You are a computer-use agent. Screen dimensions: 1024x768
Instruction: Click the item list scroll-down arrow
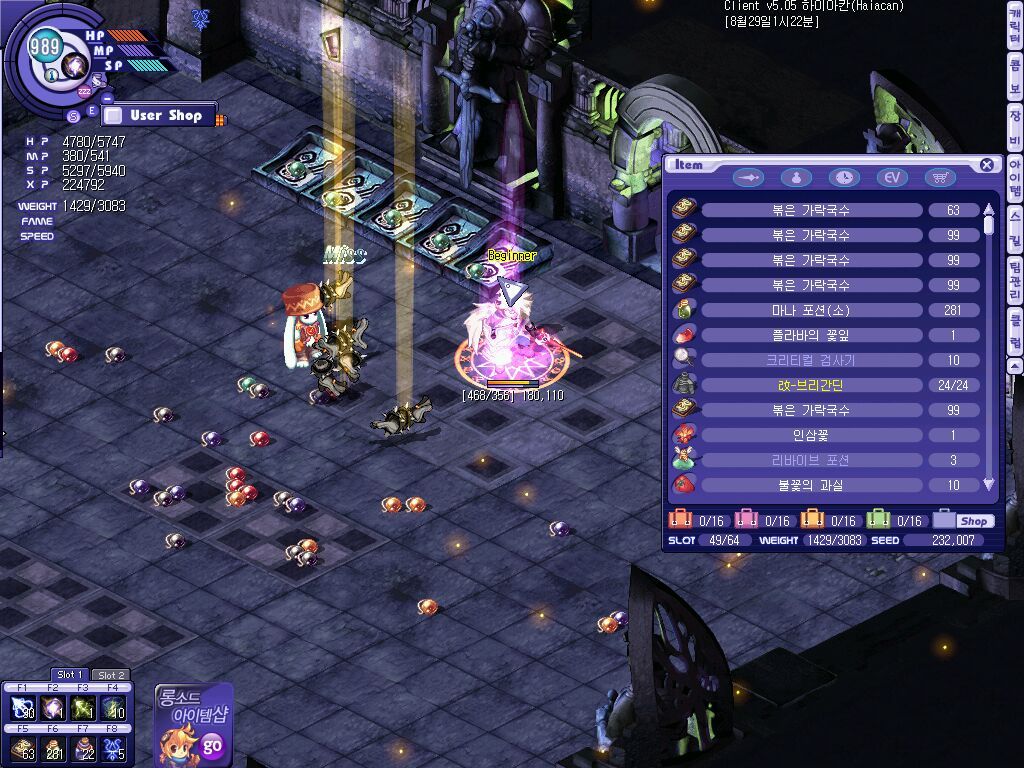click(989, 485)
